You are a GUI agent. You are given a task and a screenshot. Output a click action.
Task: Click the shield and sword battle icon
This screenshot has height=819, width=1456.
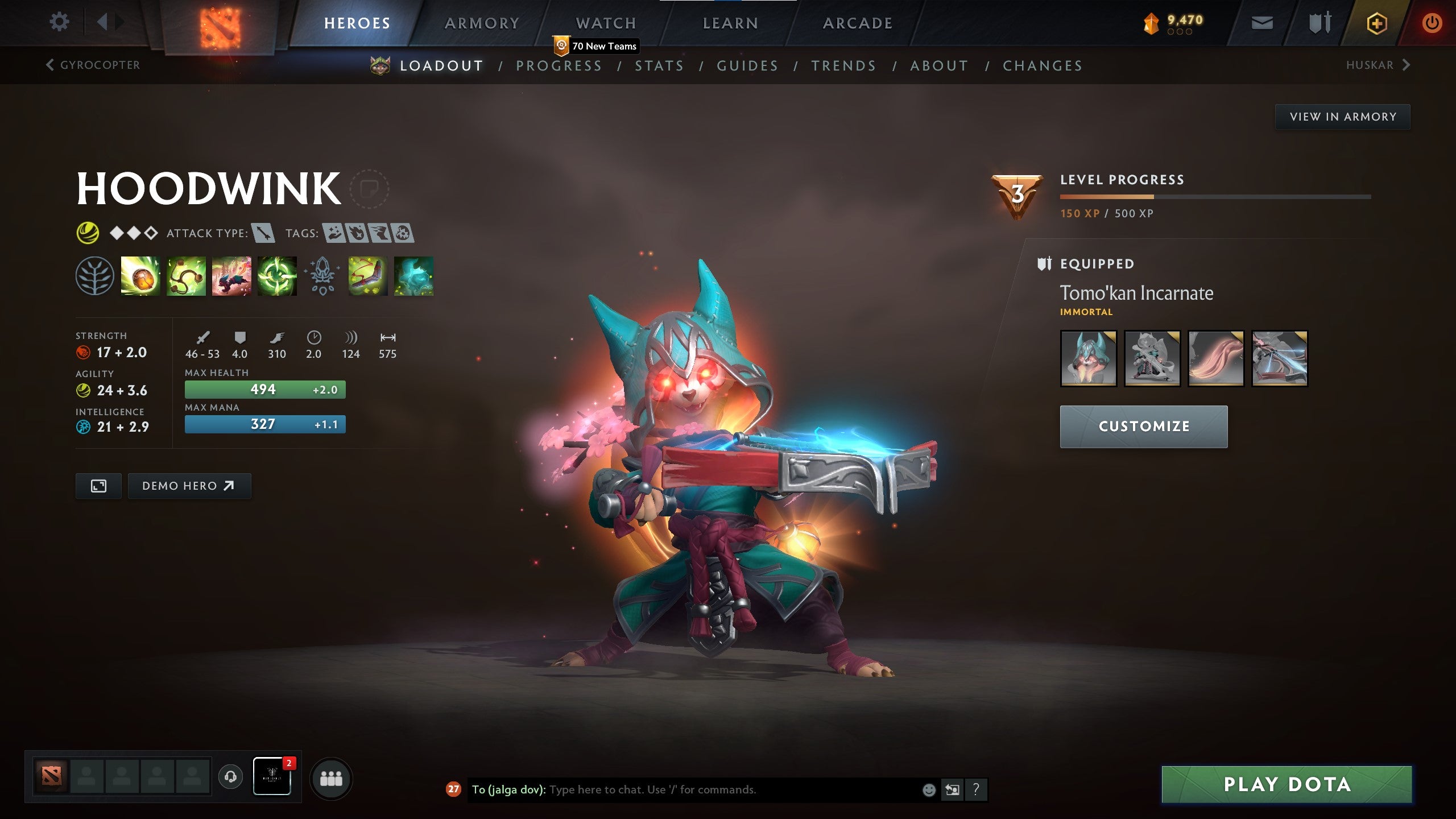(x=1319, y=24)
